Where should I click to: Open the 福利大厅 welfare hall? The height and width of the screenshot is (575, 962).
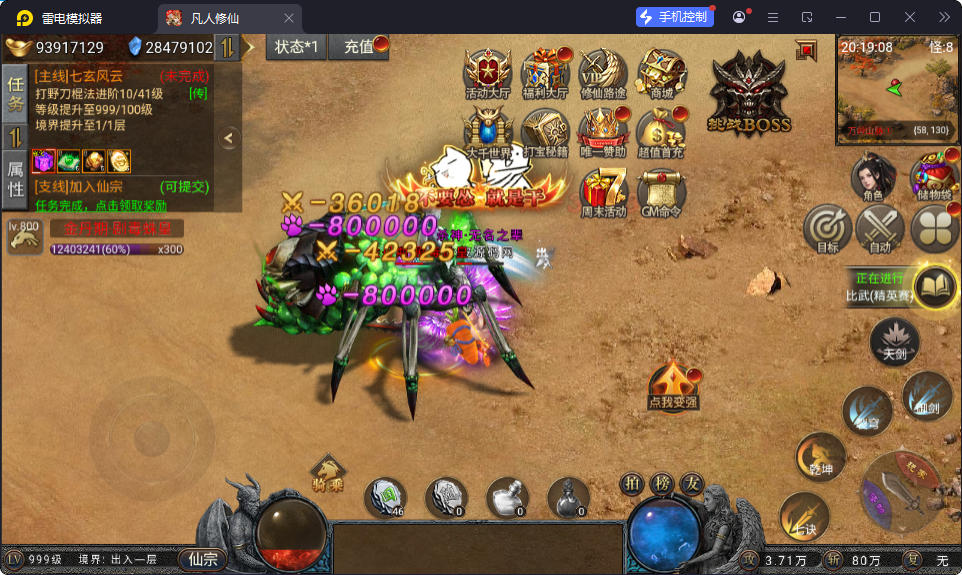(x=546, y=74)
